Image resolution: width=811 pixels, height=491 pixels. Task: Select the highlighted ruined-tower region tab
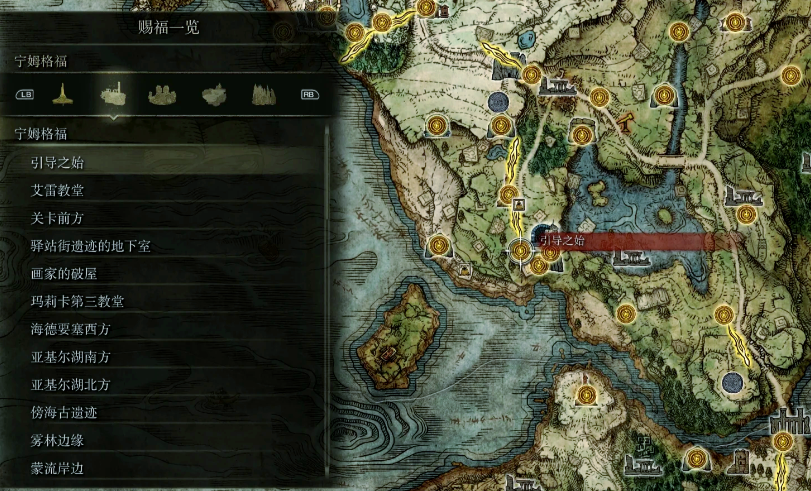point(113,94)
